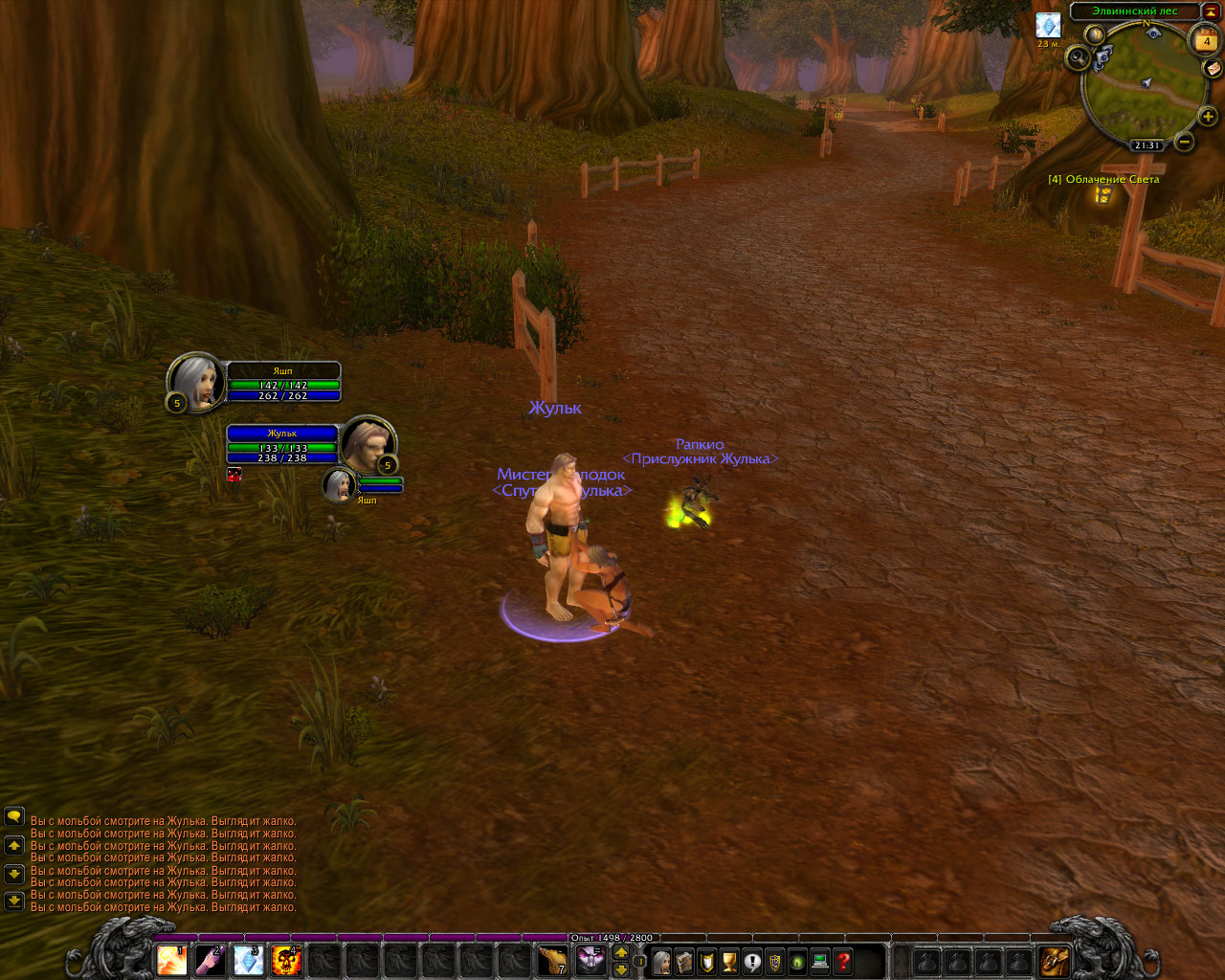The width and height of the screenshot is (1225, 980).
Task: Zoom in the minimap with plus button
Action: 1208,117
